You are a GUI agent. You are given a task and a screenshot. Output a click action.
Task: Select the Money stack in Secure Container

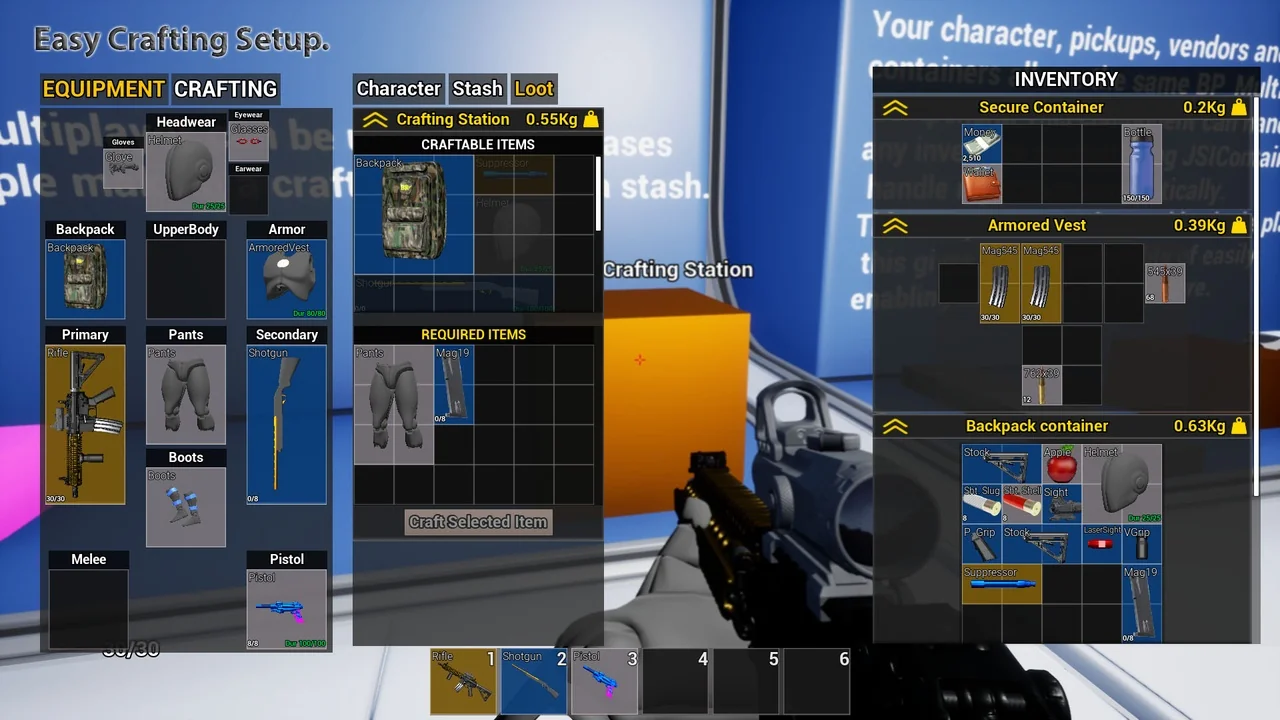pos(981,145)
